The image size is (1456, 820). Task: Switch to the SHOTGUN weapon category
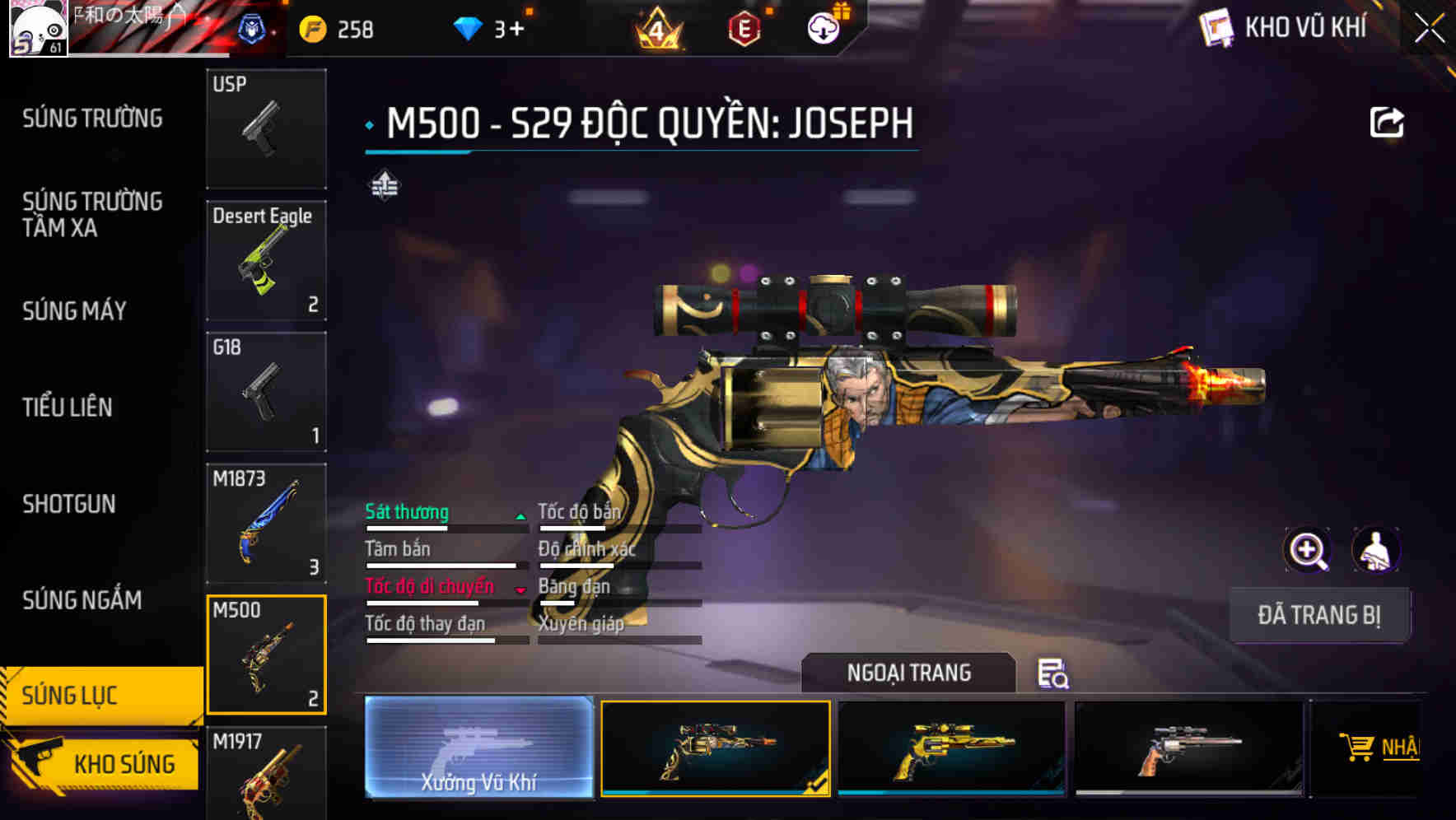coord(70,504)
